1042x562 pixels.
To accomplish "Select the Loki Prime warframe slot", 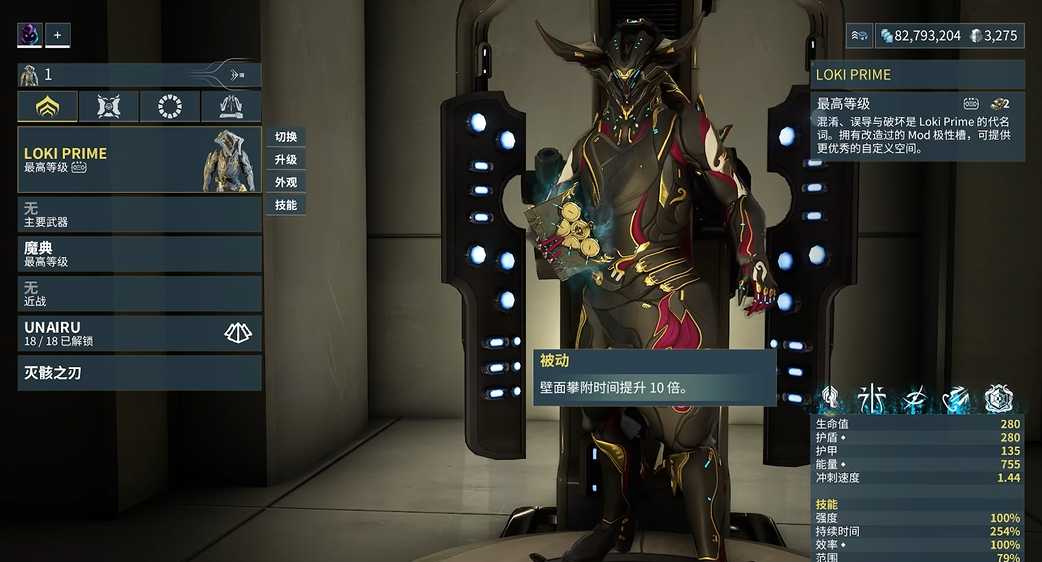I will pyautogui.click(x=139, y=160).
